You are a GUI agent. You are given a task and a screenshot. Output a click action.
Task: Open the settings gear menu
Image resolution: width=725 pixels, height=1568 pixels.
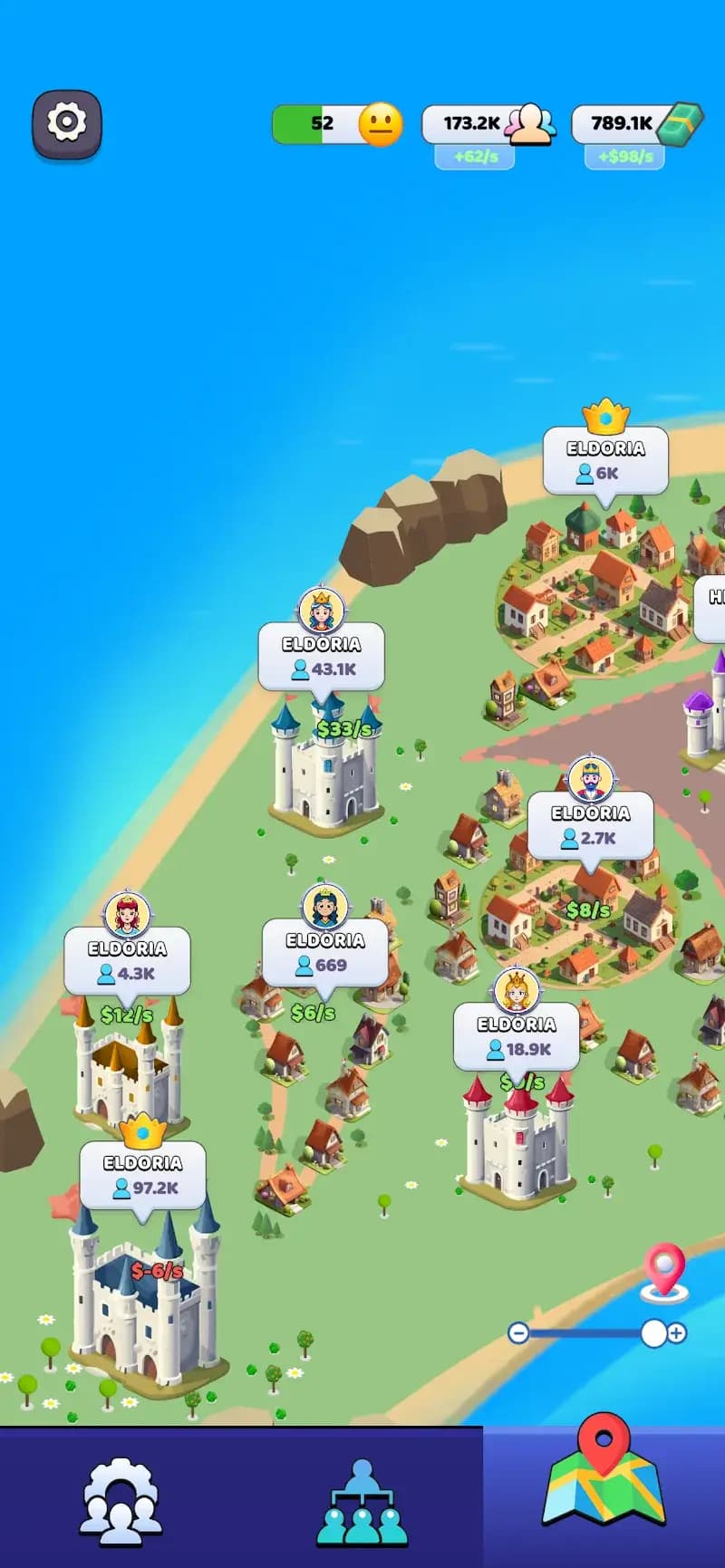67,123
